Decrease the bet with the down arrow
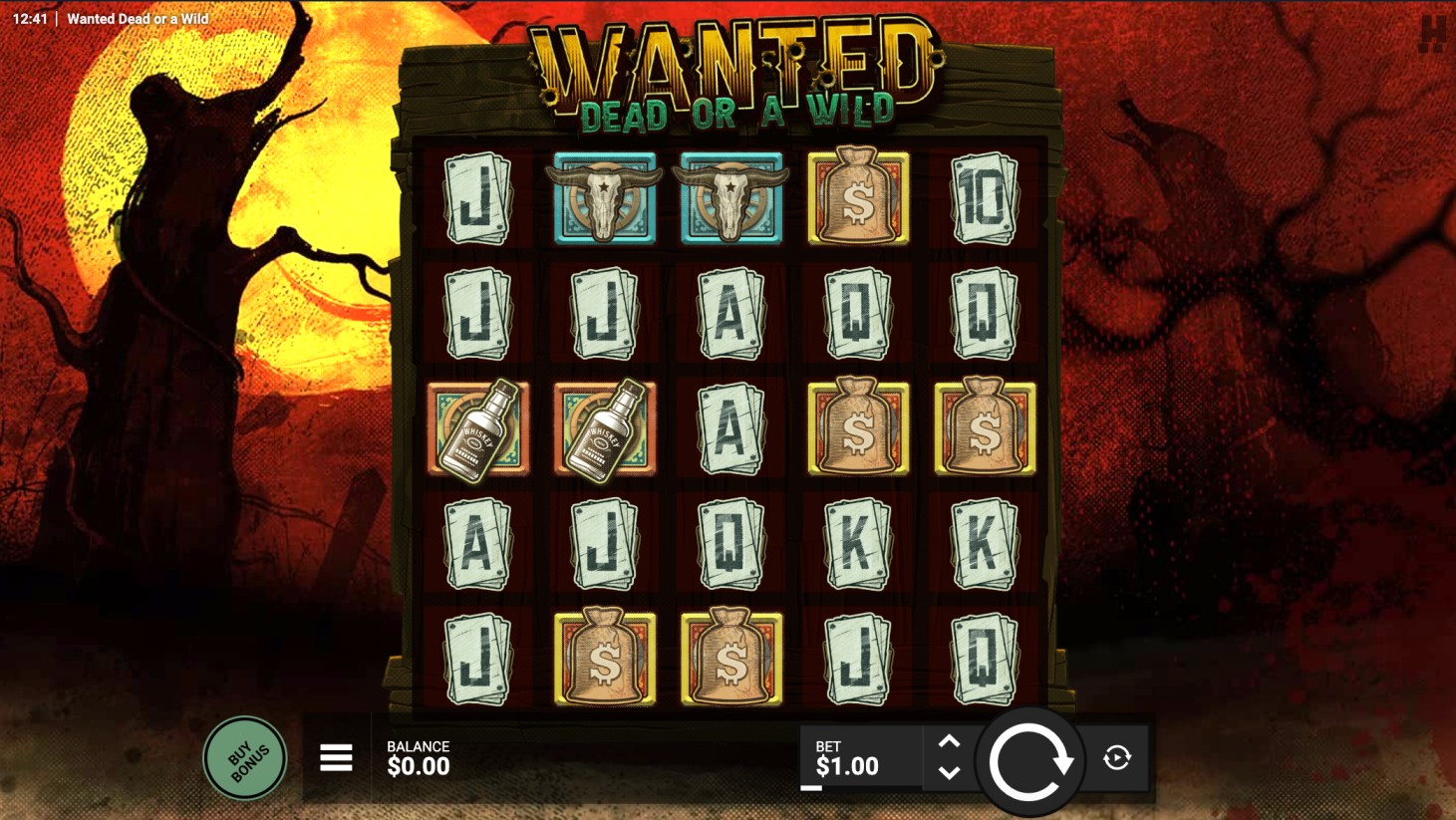1456x820 pixels. click(x=948, y=774)
